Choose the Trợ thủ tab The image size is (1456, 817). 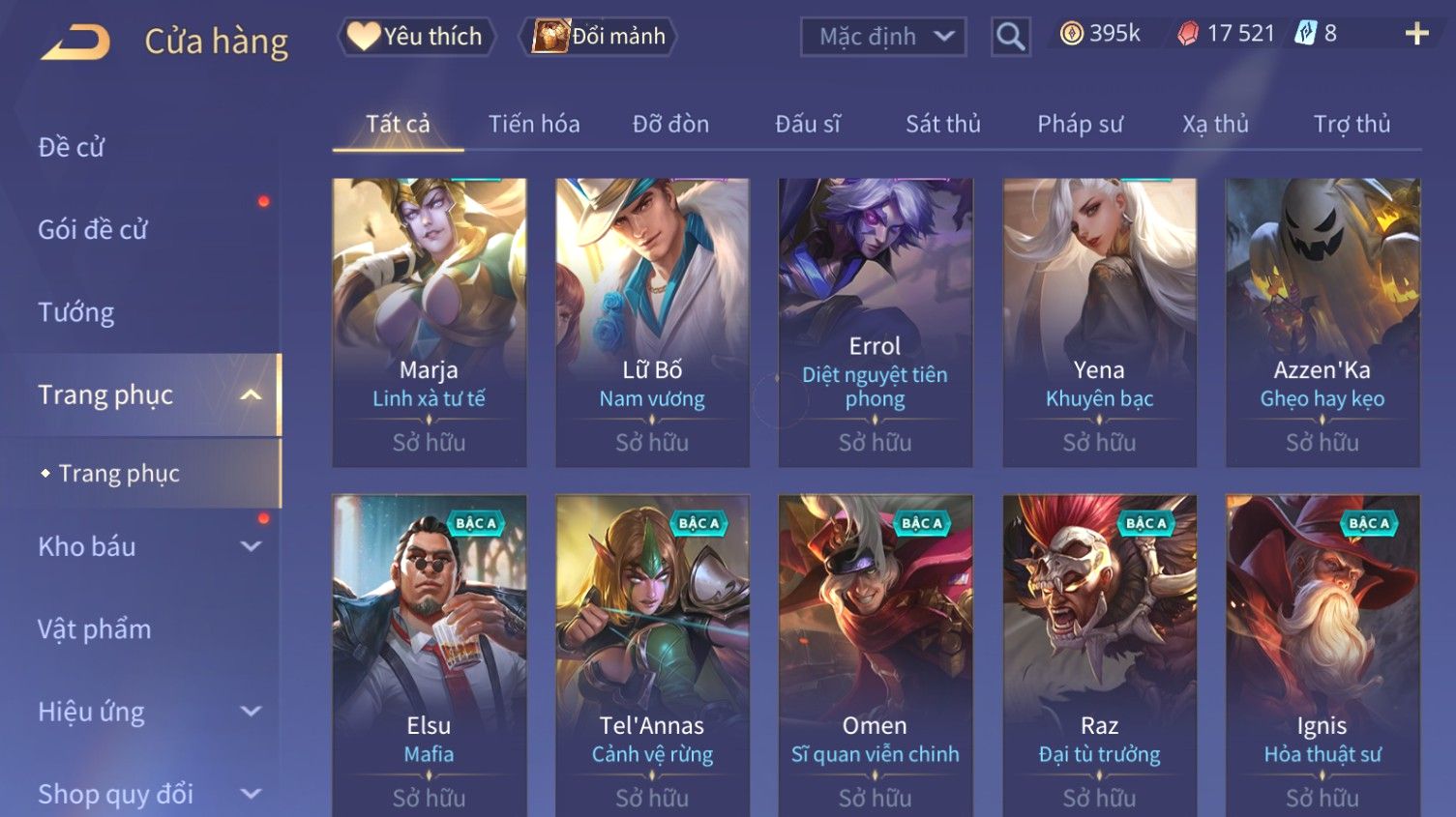click(x=1352, y=124)
